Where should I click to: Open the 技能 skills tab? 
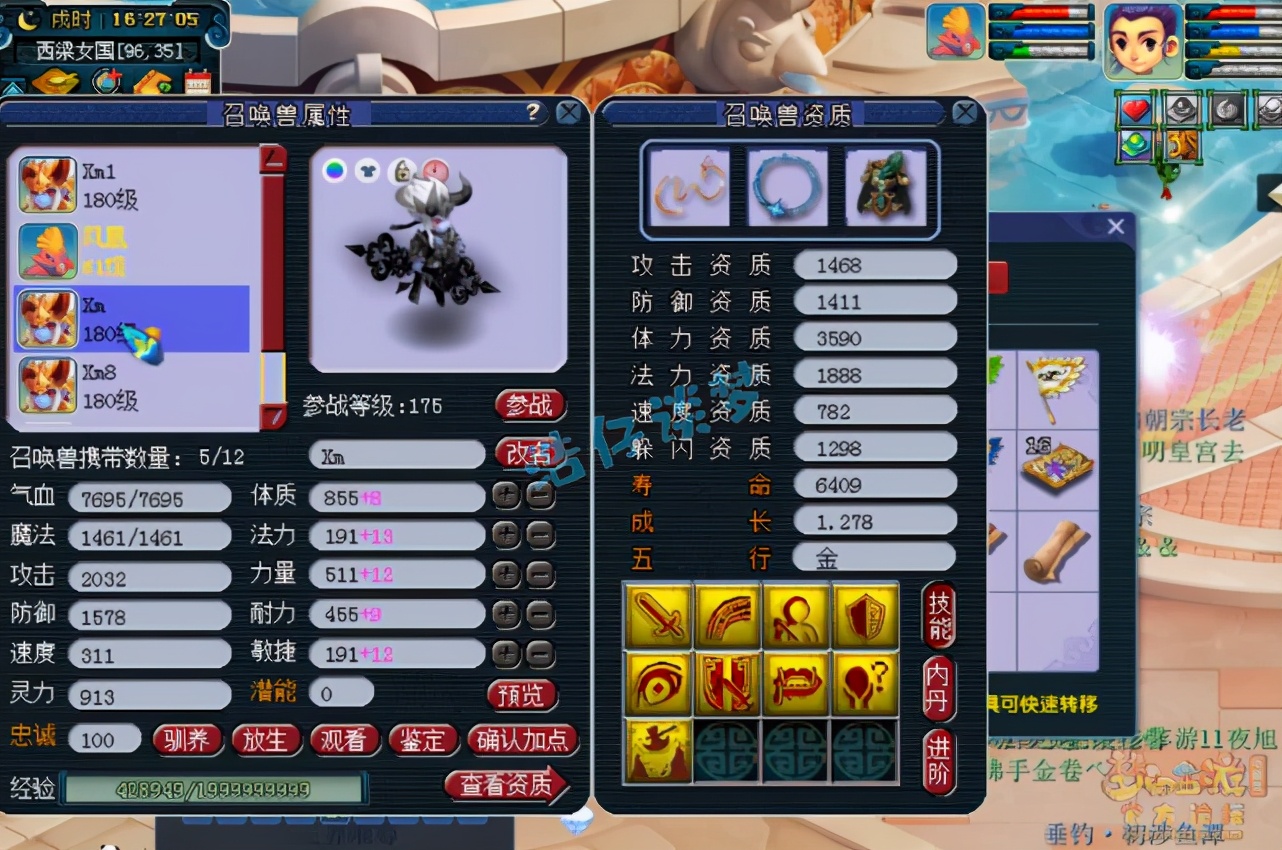pos(937,617)
